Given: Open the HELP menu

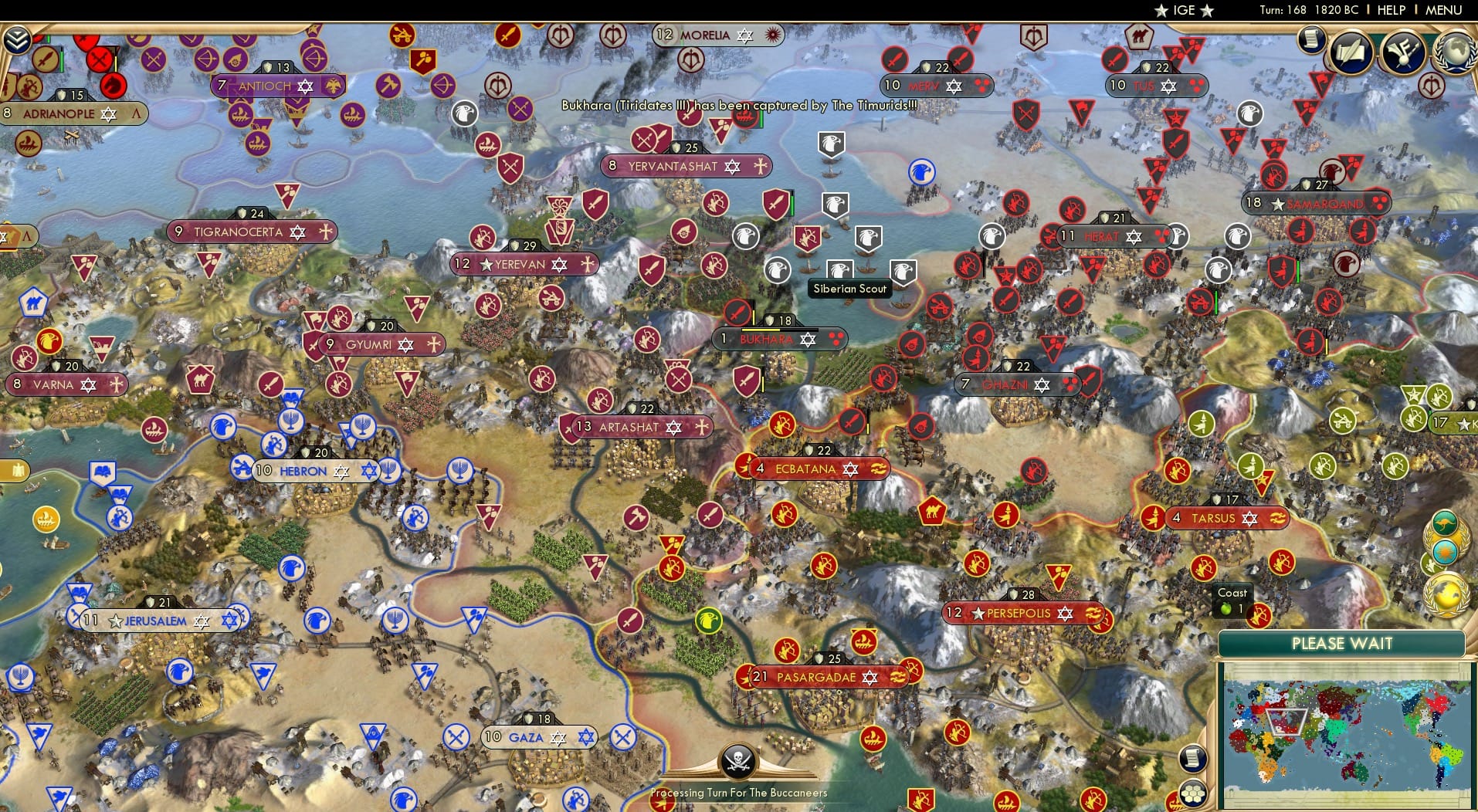Looking at the screenshot, I should pos(1390,10).
